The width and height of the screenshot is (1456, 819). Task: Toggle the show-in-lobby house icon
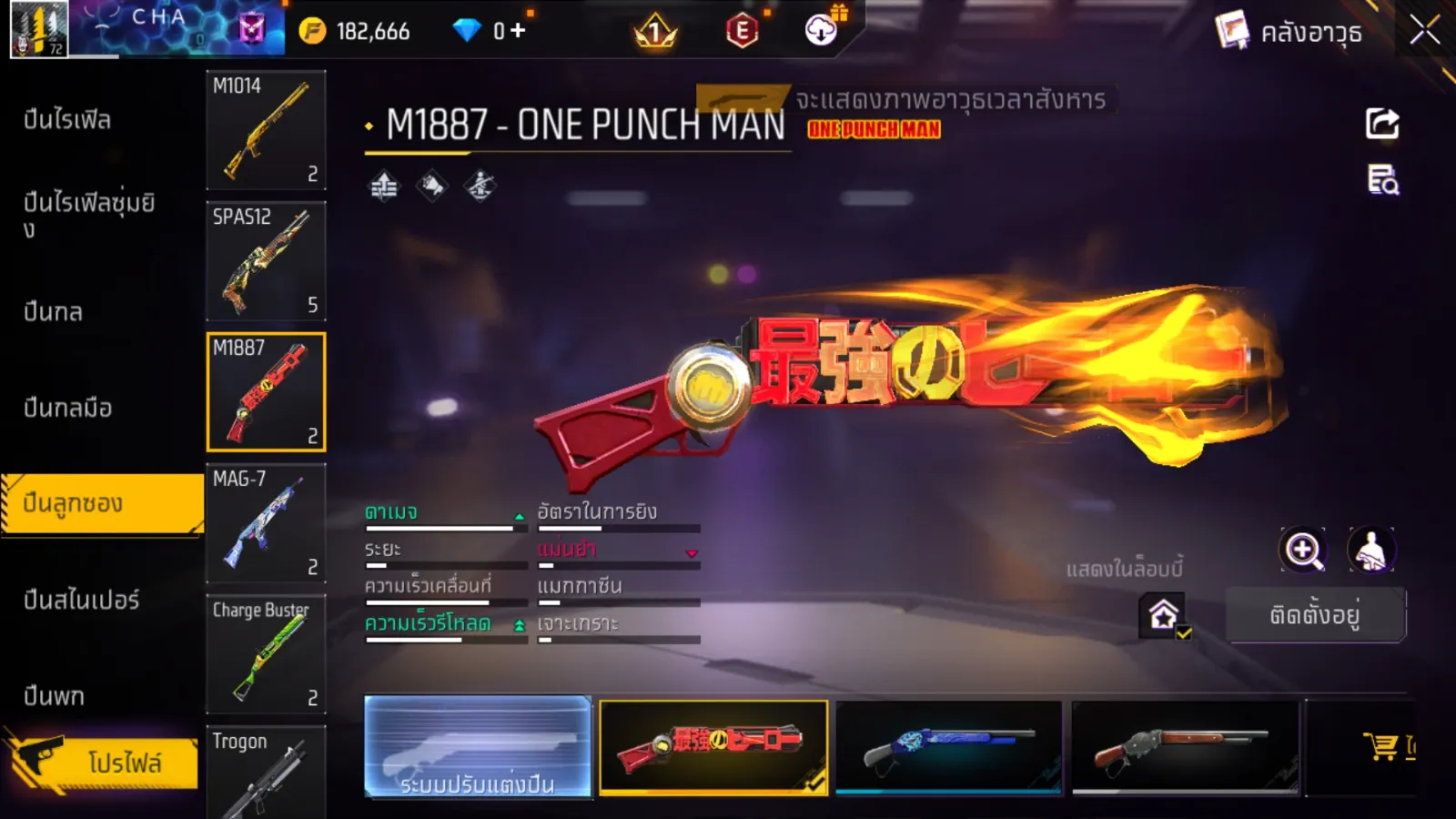[1164, 615]
